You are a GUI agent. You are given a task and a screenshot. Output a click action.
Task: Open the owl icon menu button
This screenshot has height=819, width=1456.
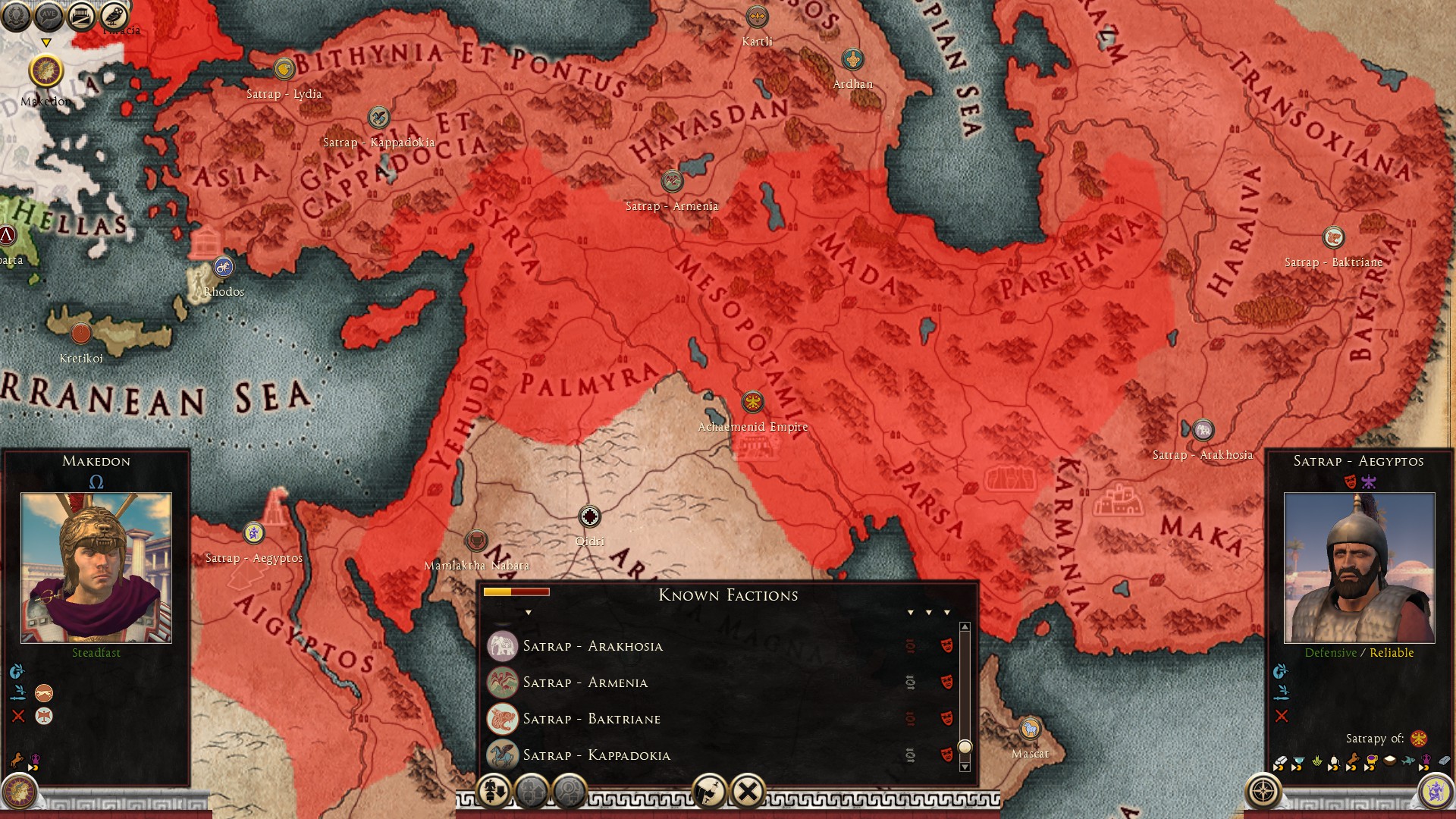tap(114, 15)
